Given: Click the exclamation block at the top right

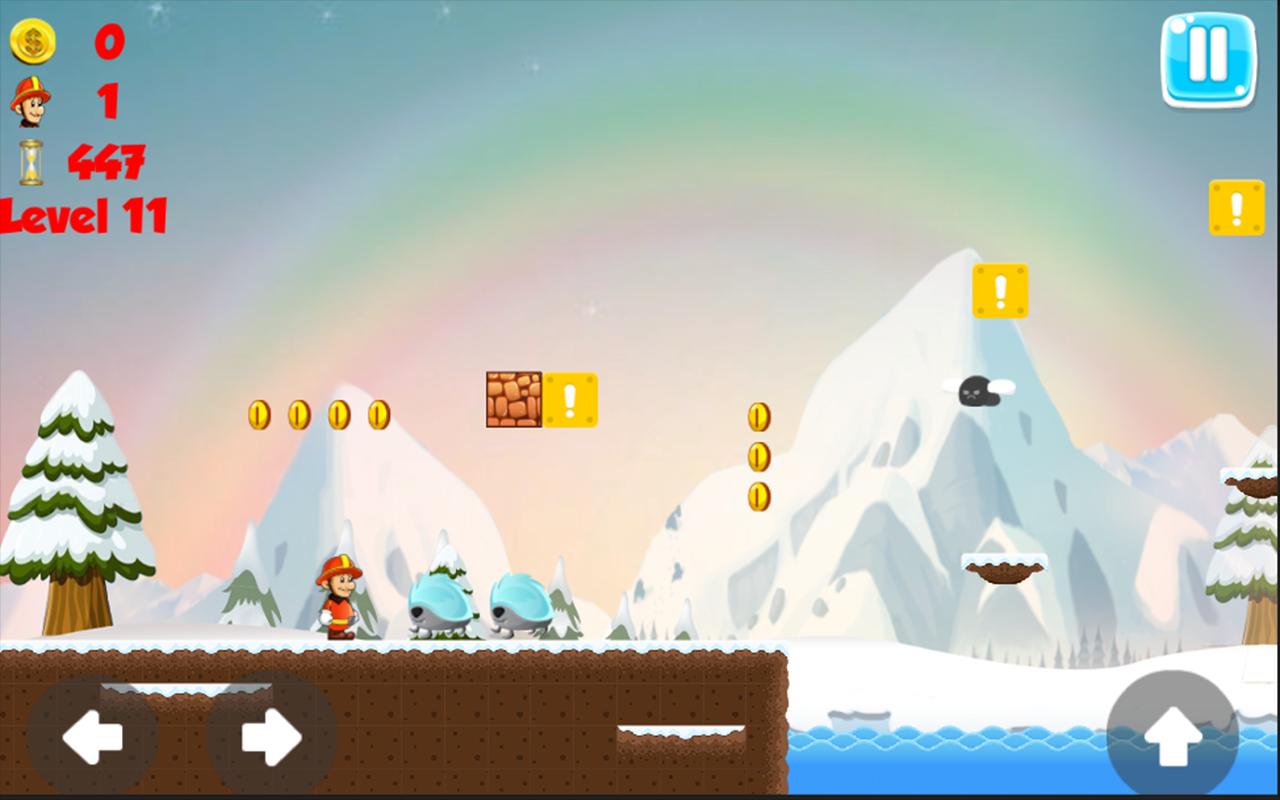Looking at the screenshot, I should [x=1237, y=206].
